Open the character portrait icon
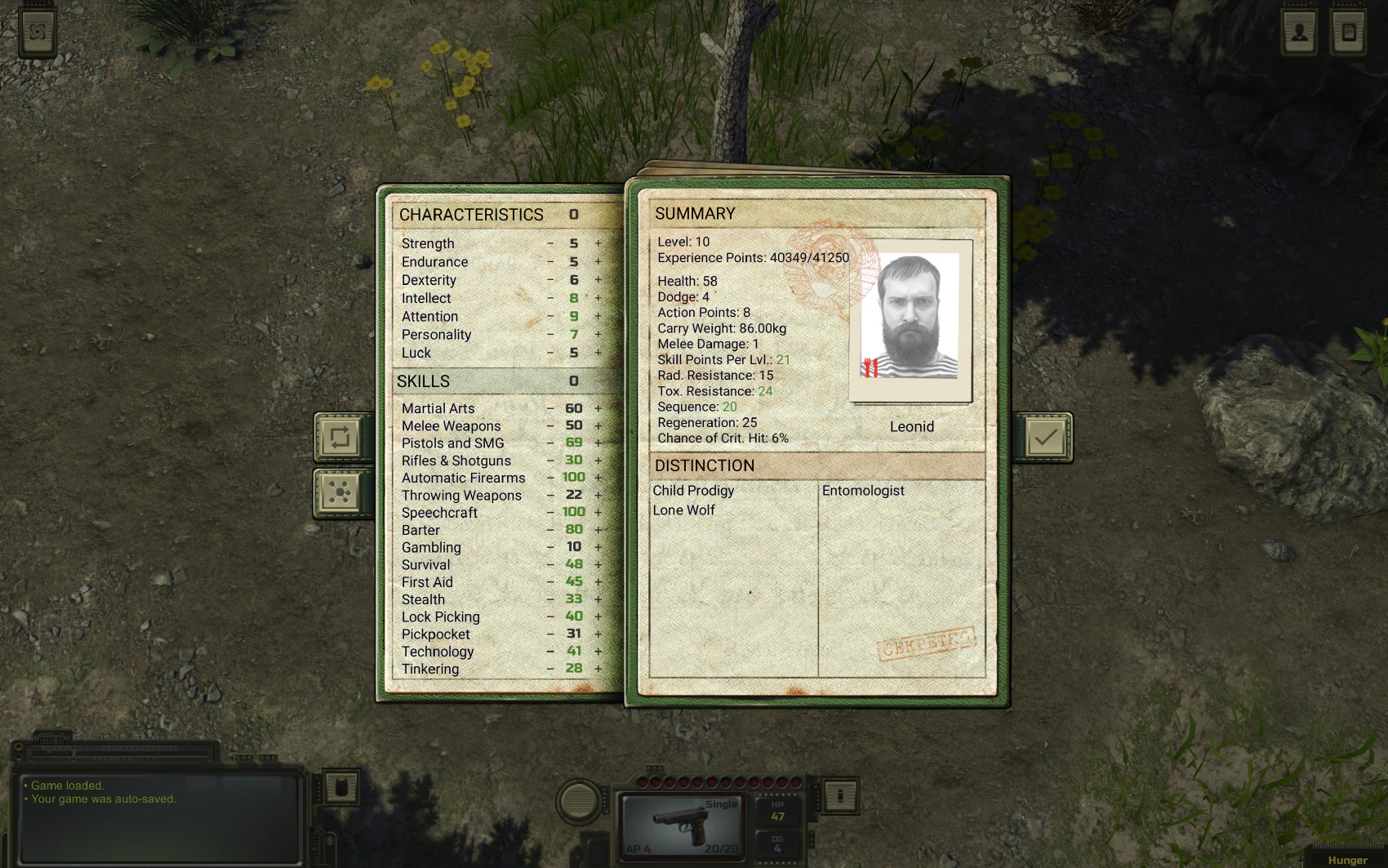This screenshot has width=1388, height=868. click(x=1299, y=33)
